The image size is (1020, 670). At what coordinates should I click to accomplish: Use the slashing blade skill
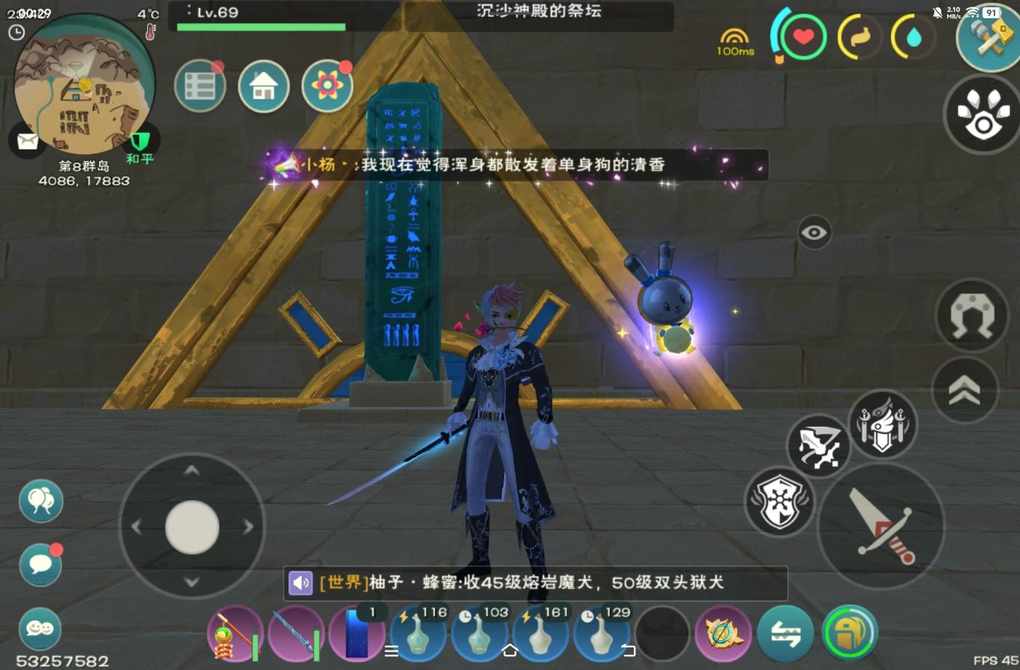(818, 446)
